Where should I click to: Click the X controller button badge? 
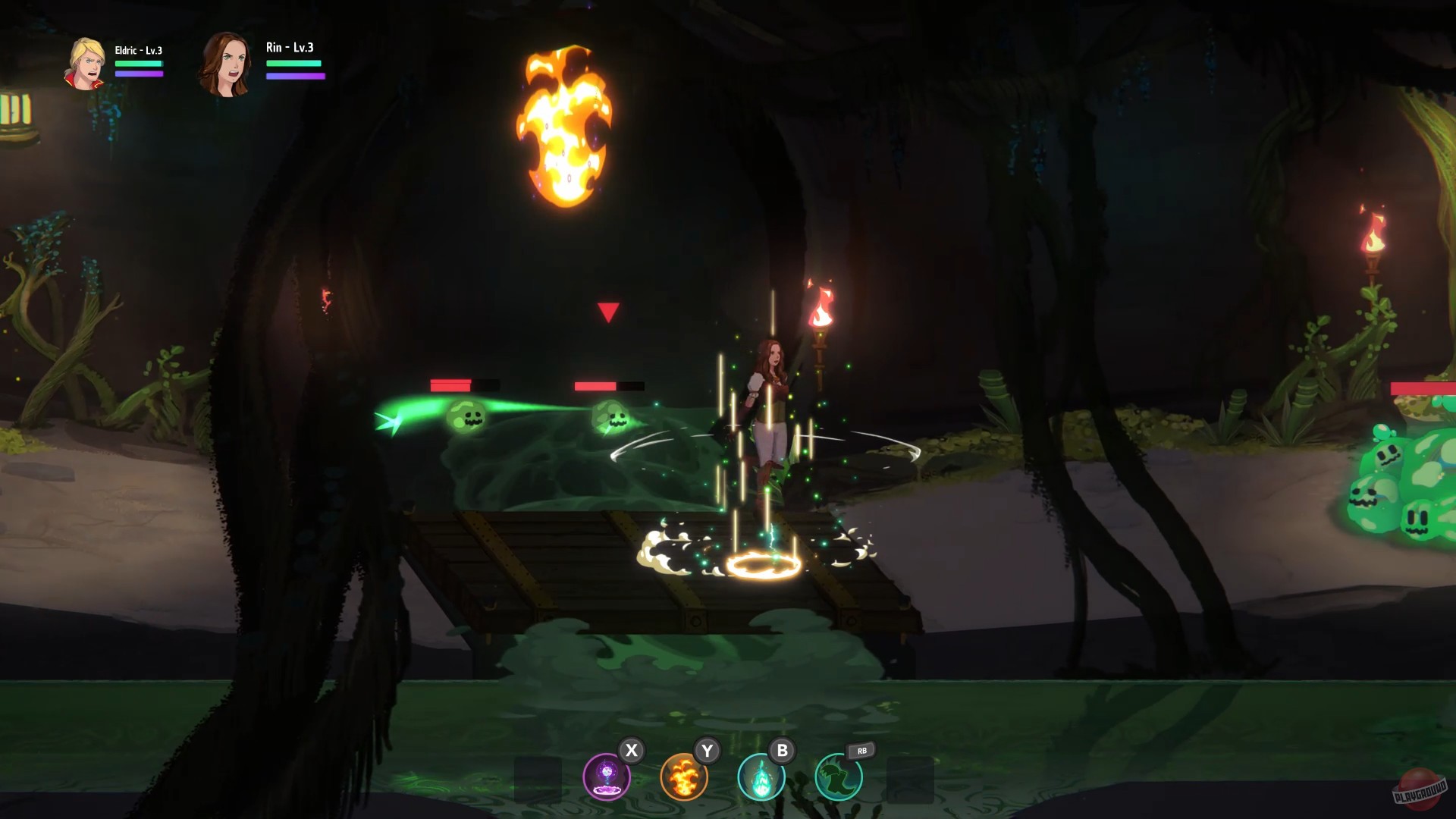[x=630, y=751]
